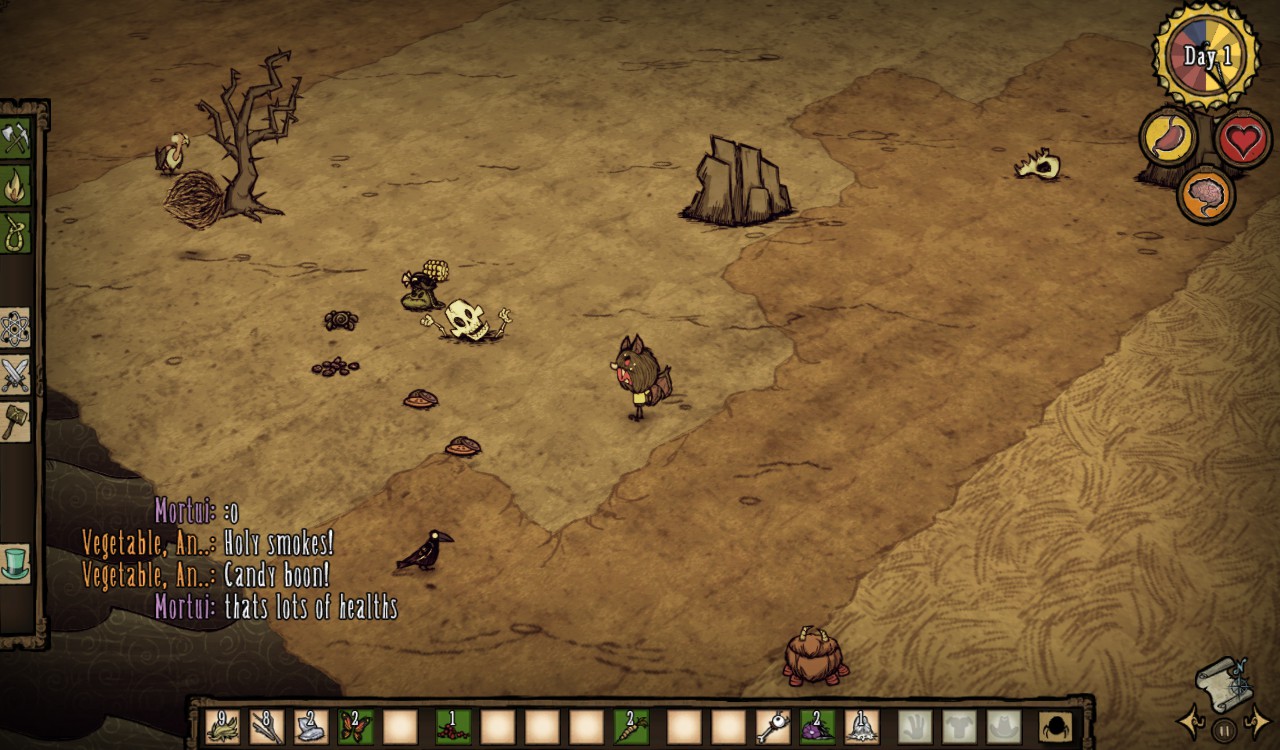Open the Tools crafting tab

tap(16, 138)
